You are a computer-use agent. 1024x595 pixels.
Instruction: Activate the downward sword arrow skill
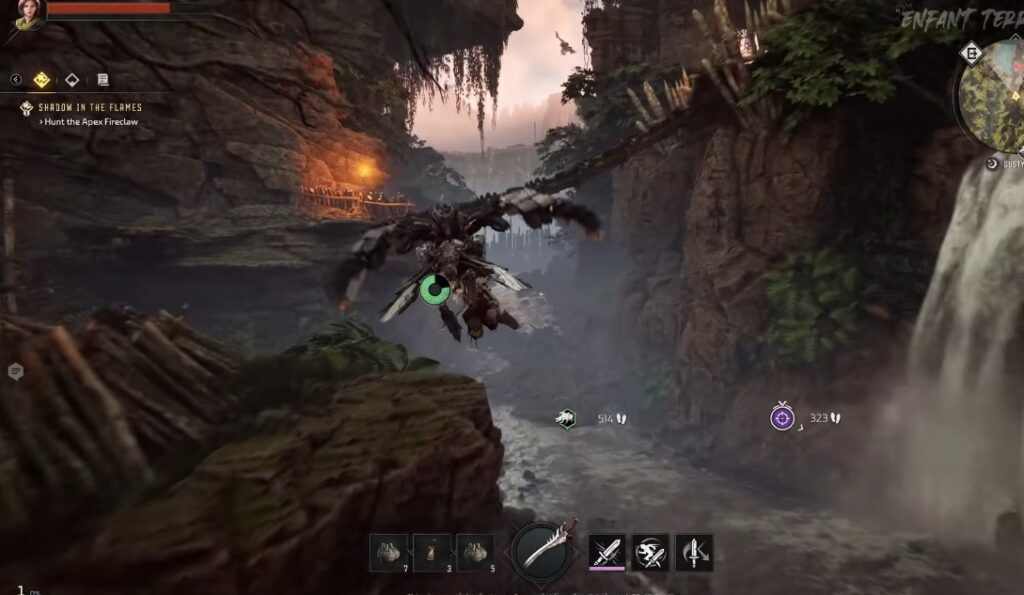click(694, 551)
